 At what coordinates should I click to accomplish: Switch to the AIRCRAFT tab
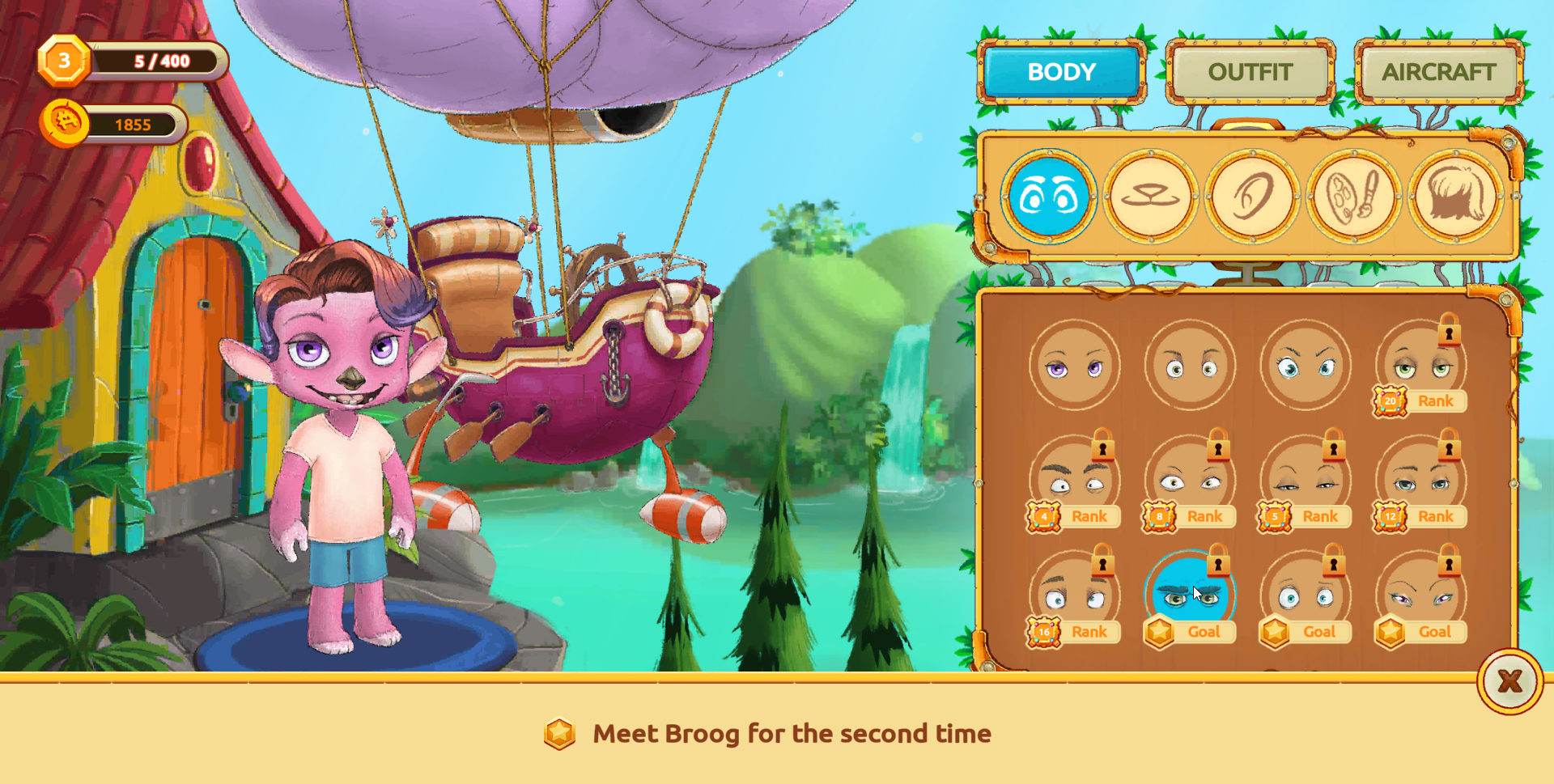click(1438, 72)
